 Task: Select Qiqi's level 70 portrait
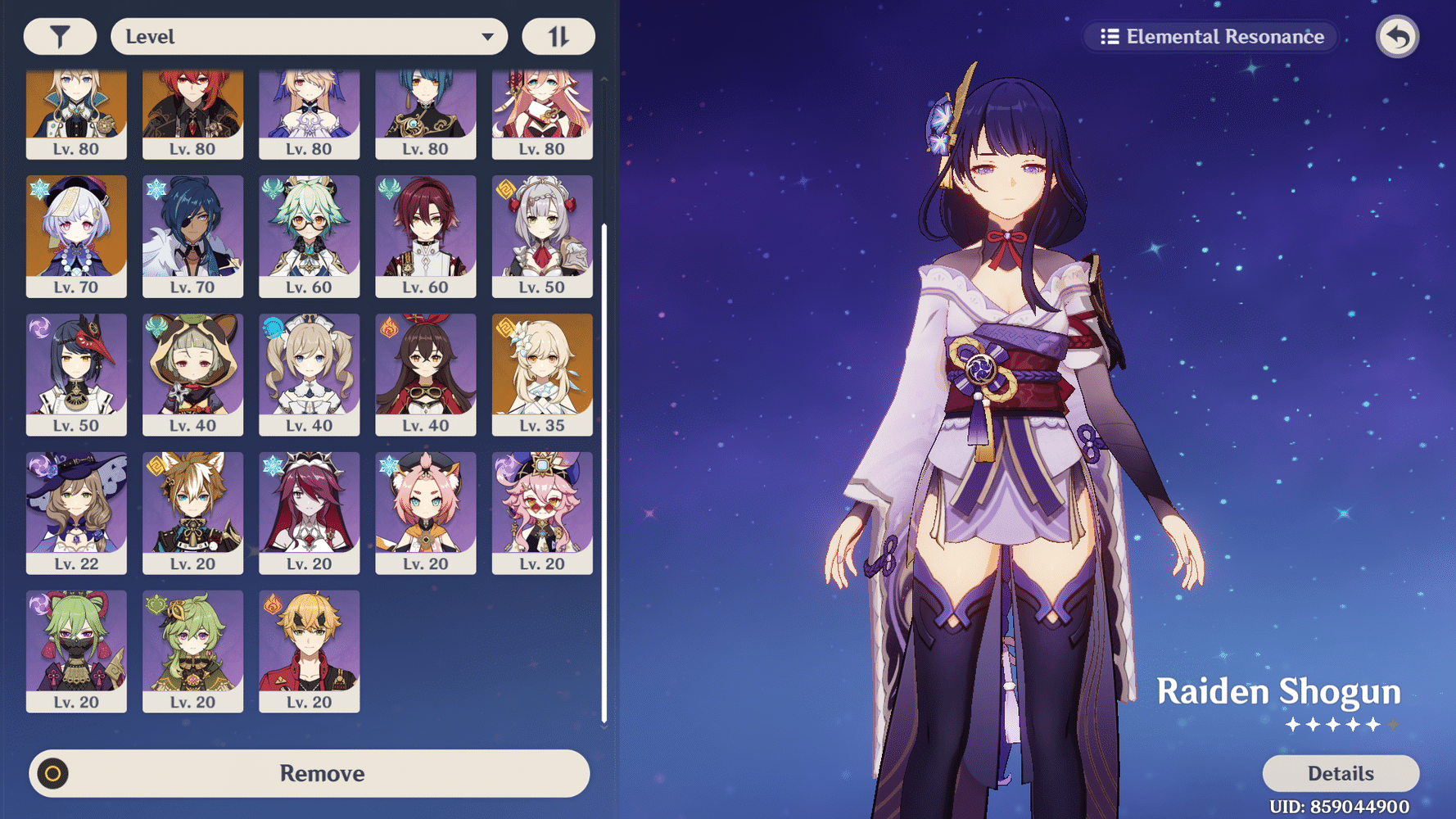pyautogui.click(x=76, y=236)
